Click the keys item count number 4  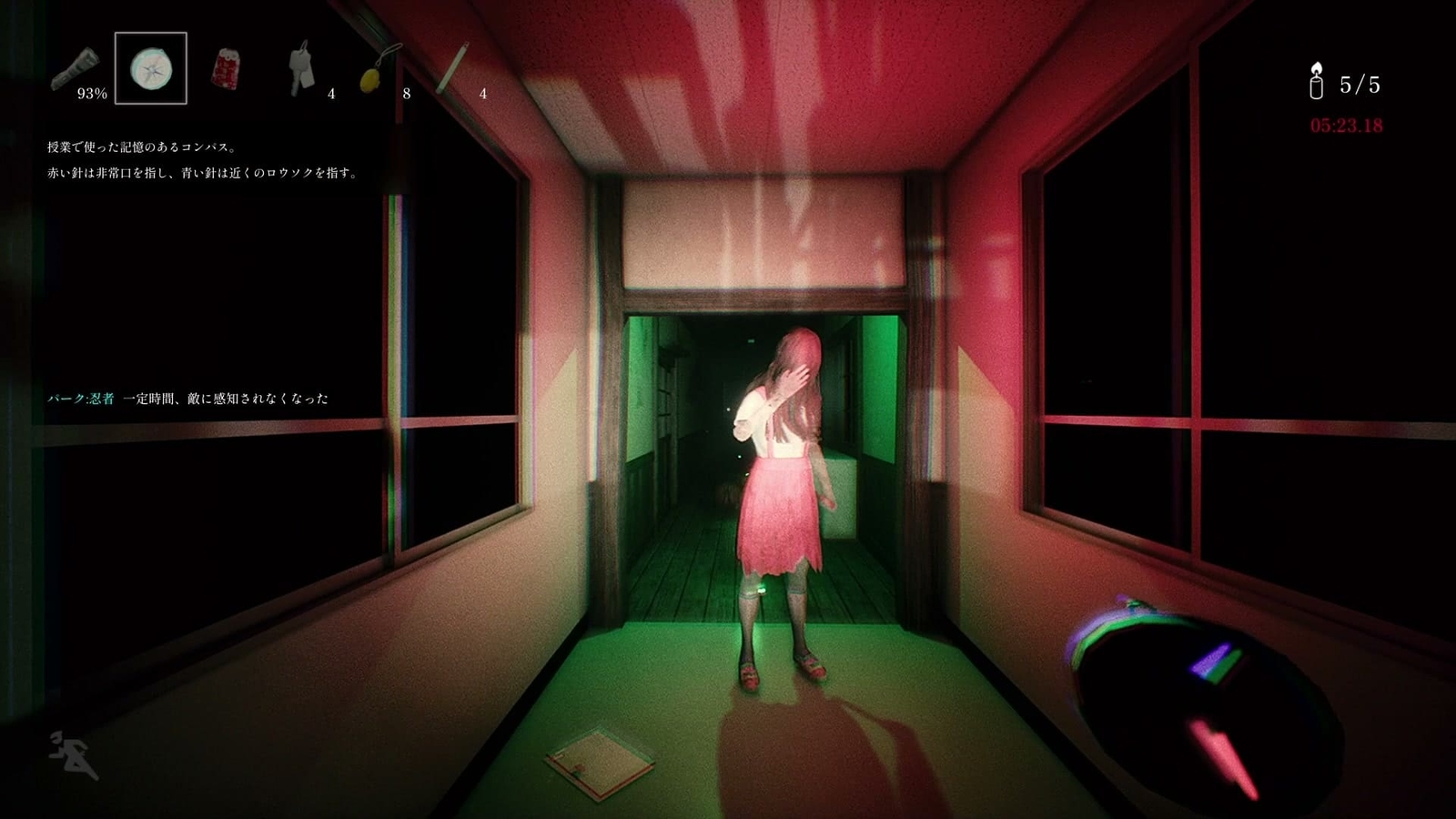[331, 92]
